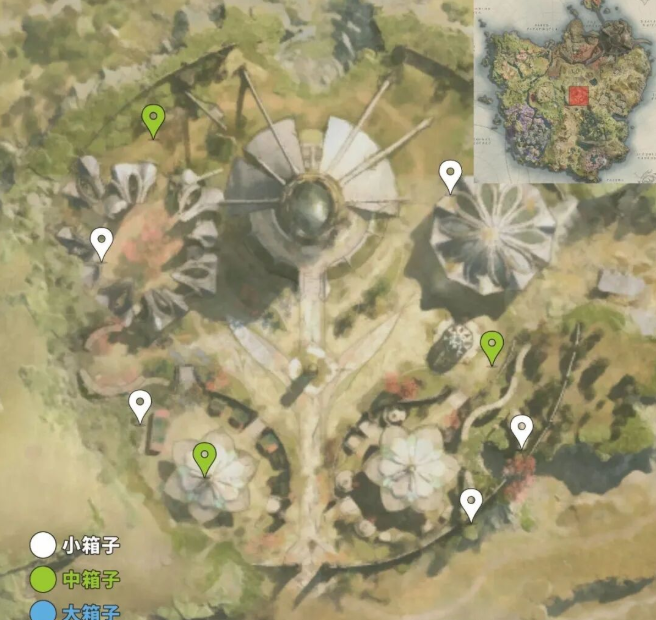Select the white pin among the claw-shaped structures
Viewport: 656px width, 620px height.
click(101, 242)
